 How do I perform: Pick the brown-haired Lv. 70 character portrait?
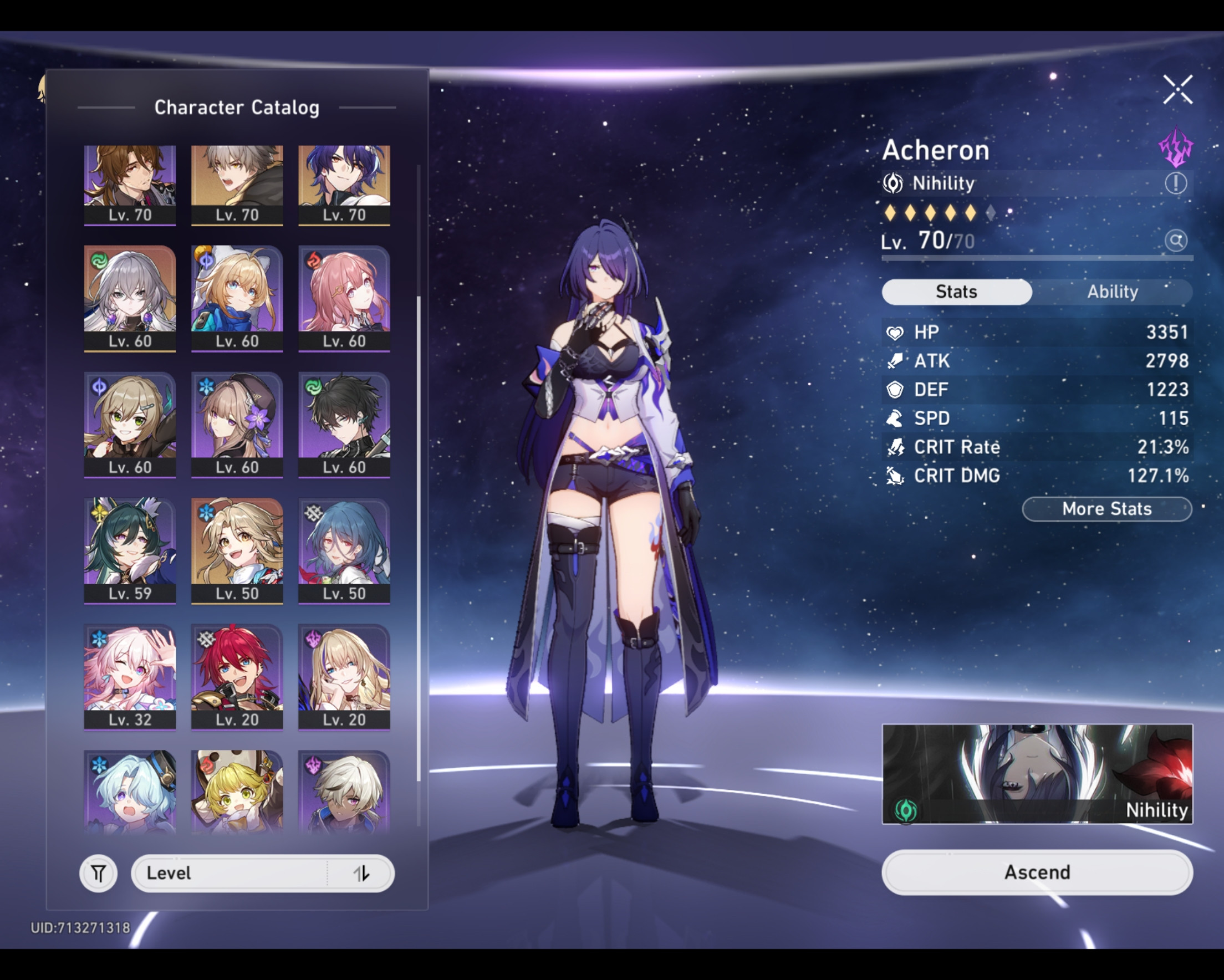(x=130, y=183)
